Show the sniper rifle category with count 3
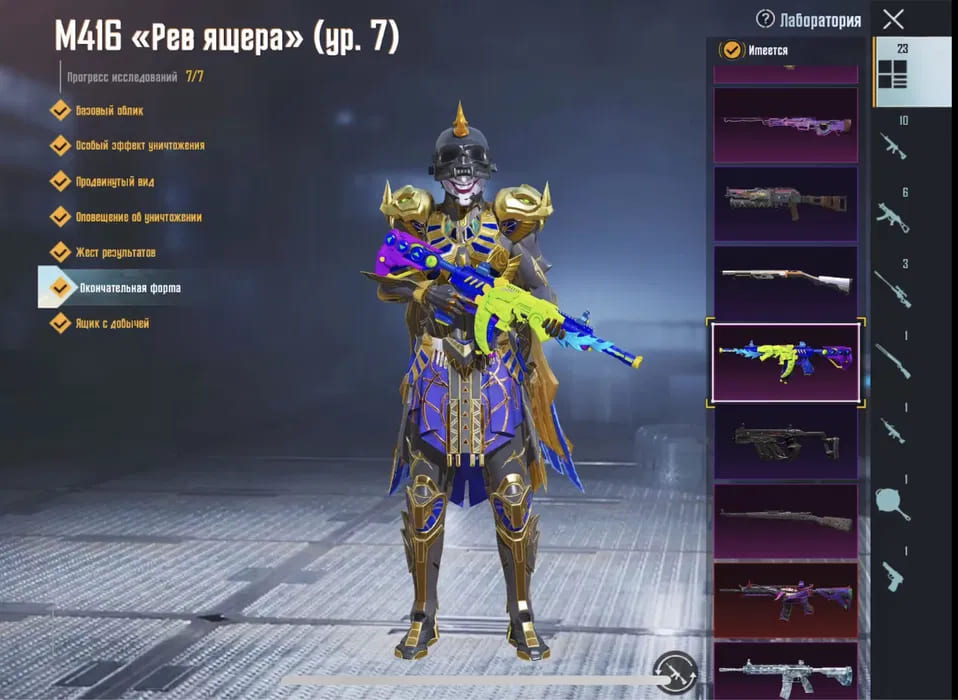The height and width of the screenshot is (700, 958). (x=892, y=287)
